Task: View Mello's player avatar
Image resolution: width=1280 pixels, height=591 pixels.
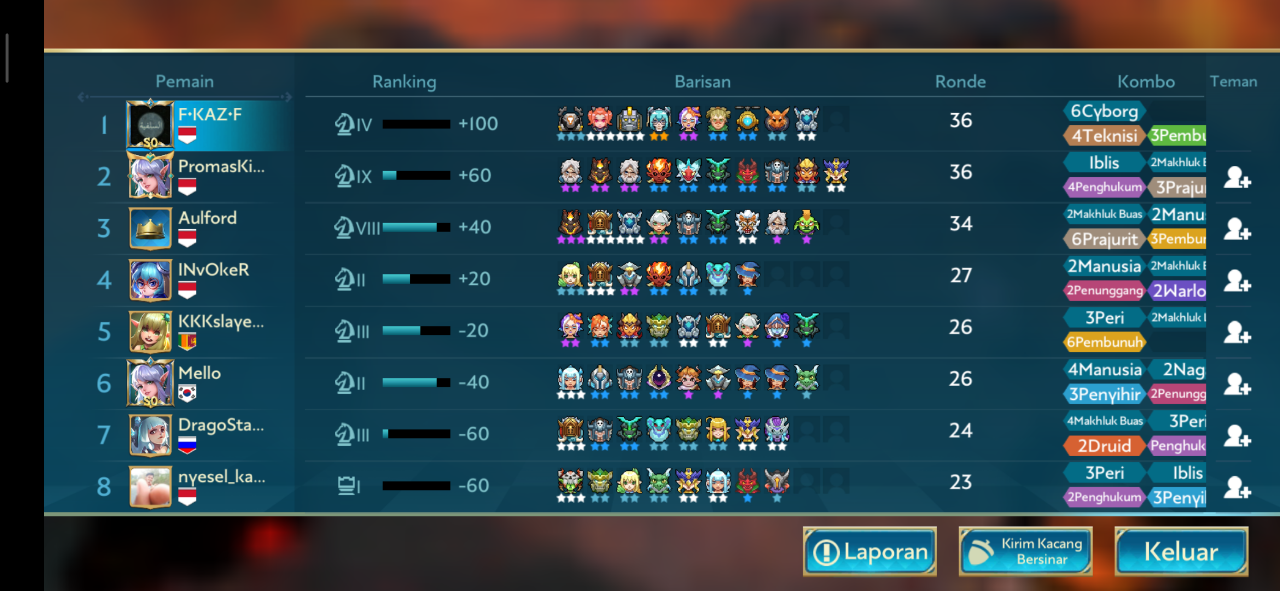Action: click(150, 383)
